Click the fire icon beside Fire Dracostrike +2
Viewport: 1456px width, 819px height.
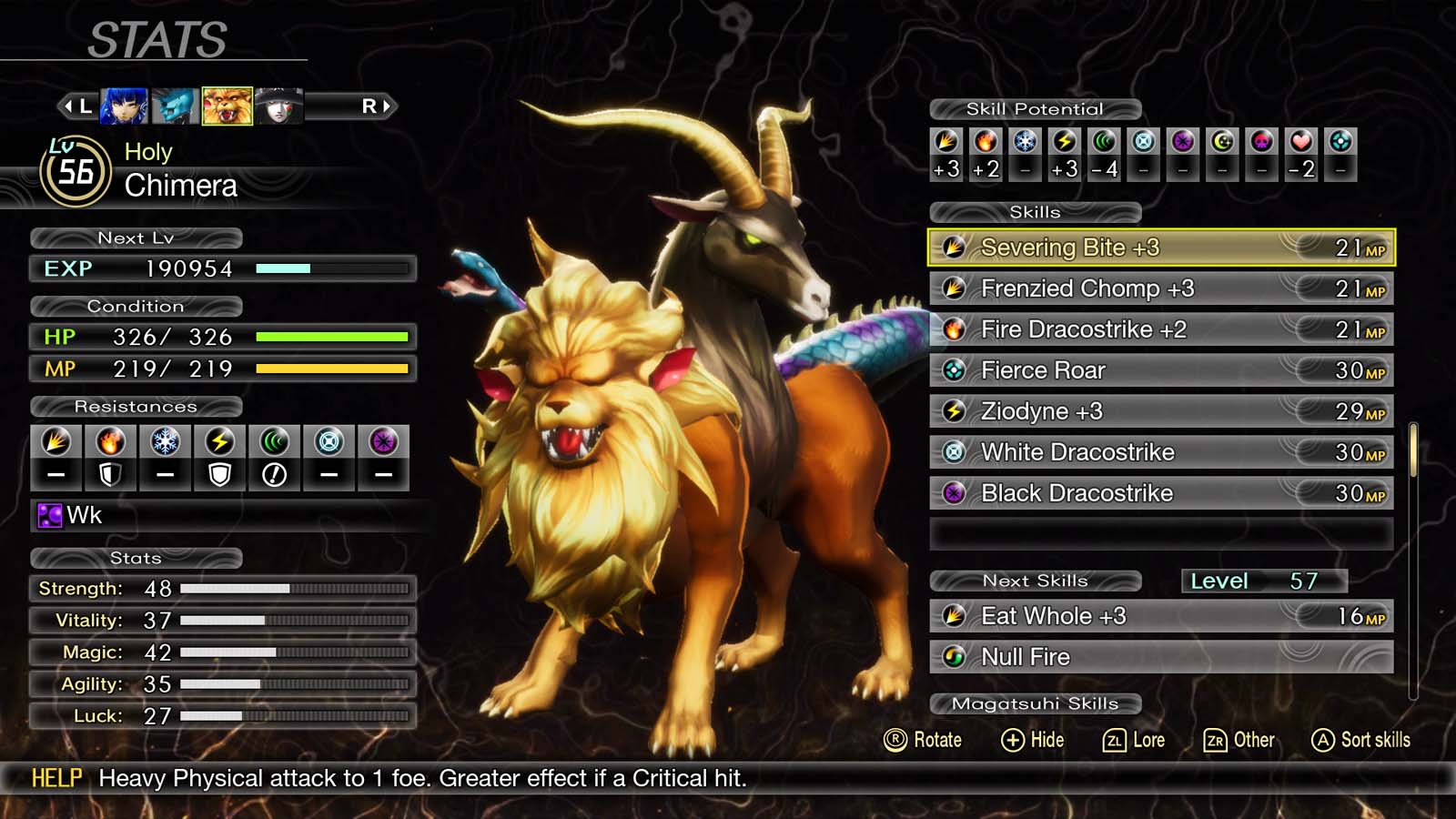[956, 329]
